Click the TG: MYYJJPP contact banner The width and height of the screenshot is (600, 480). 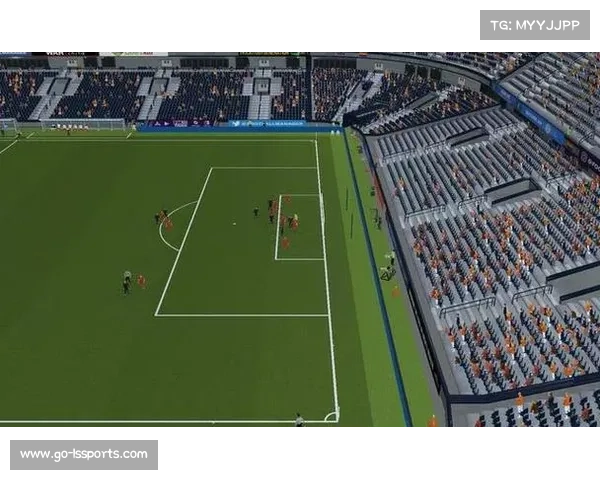535,24
